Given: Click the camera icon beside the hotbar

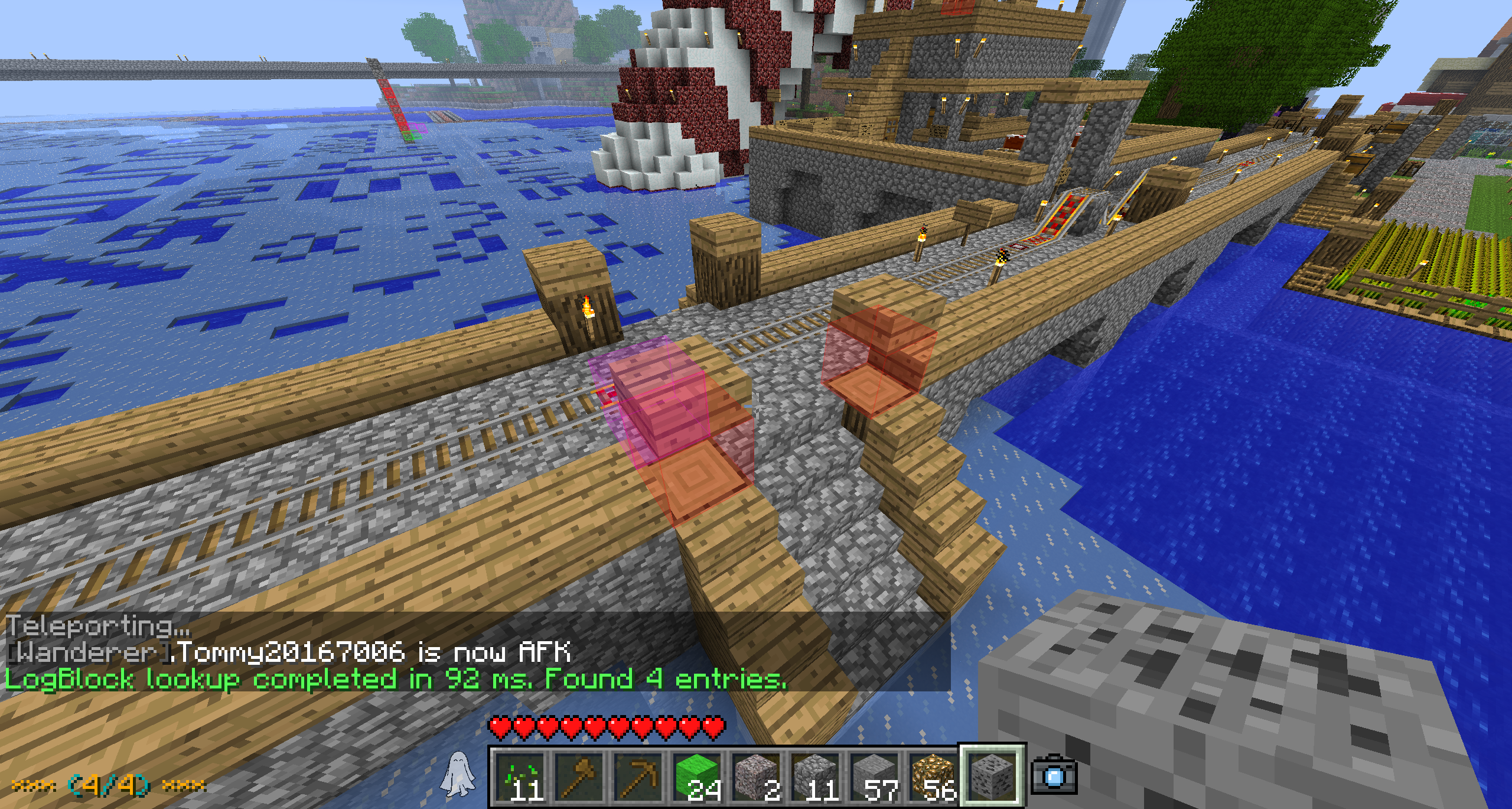Looking at the screenshot, I should (x=1054, y=775).
